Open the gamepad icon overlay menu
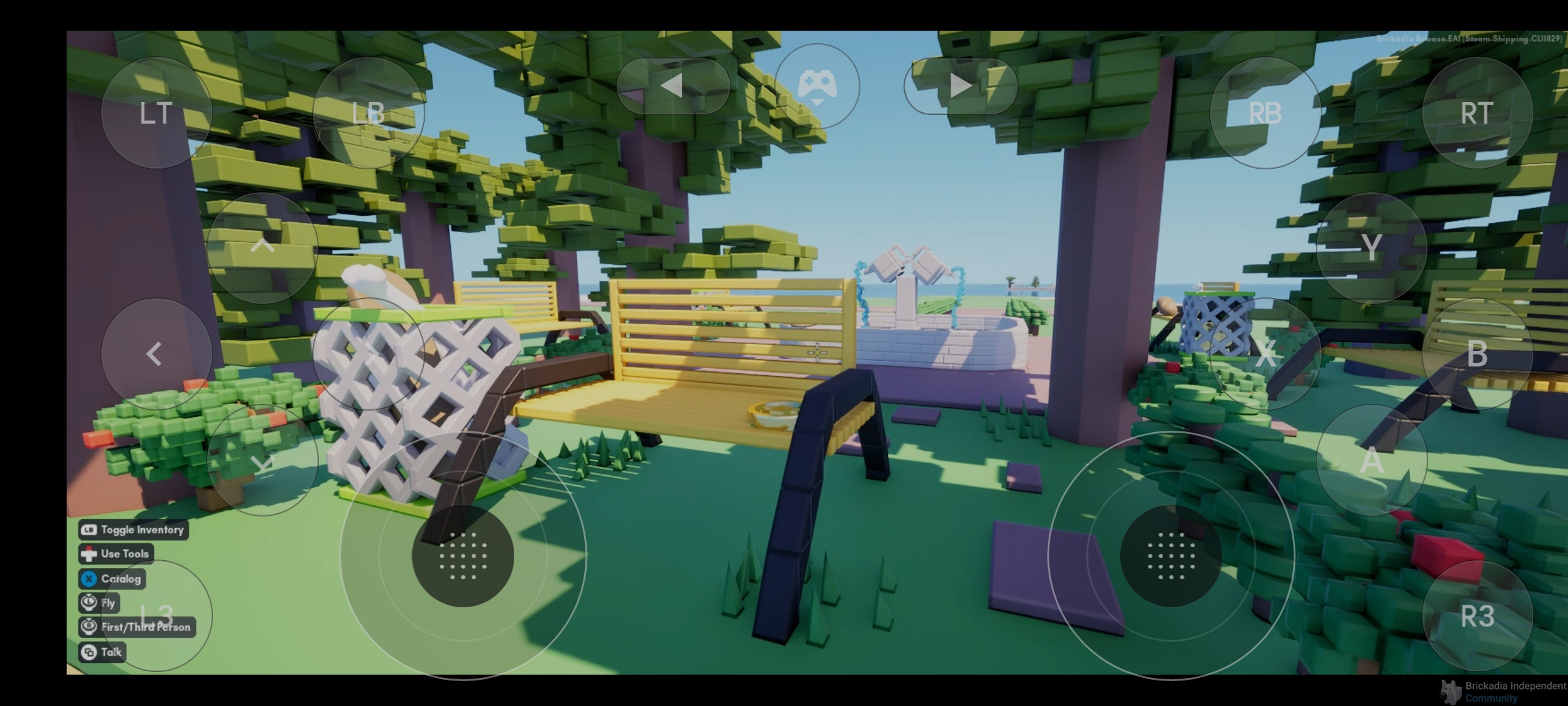1568x706 pixels. tap(817, 86)
